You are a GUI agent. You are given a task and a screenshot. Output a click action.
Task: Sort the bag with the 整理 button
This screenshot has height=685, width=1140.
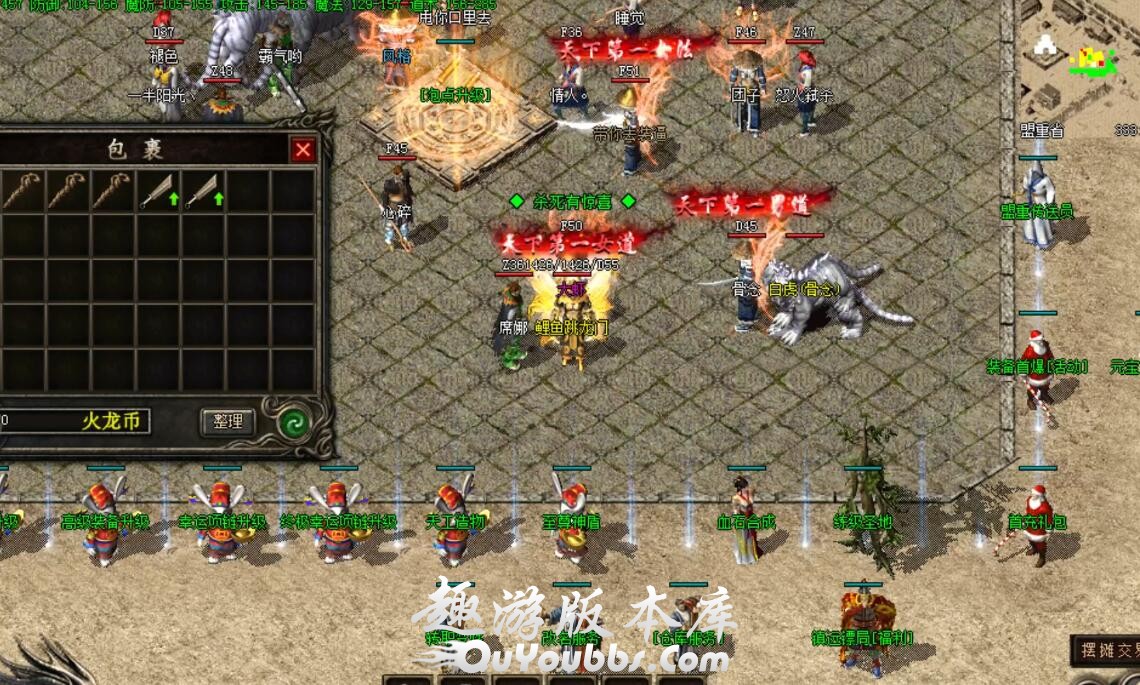point(227,422)
